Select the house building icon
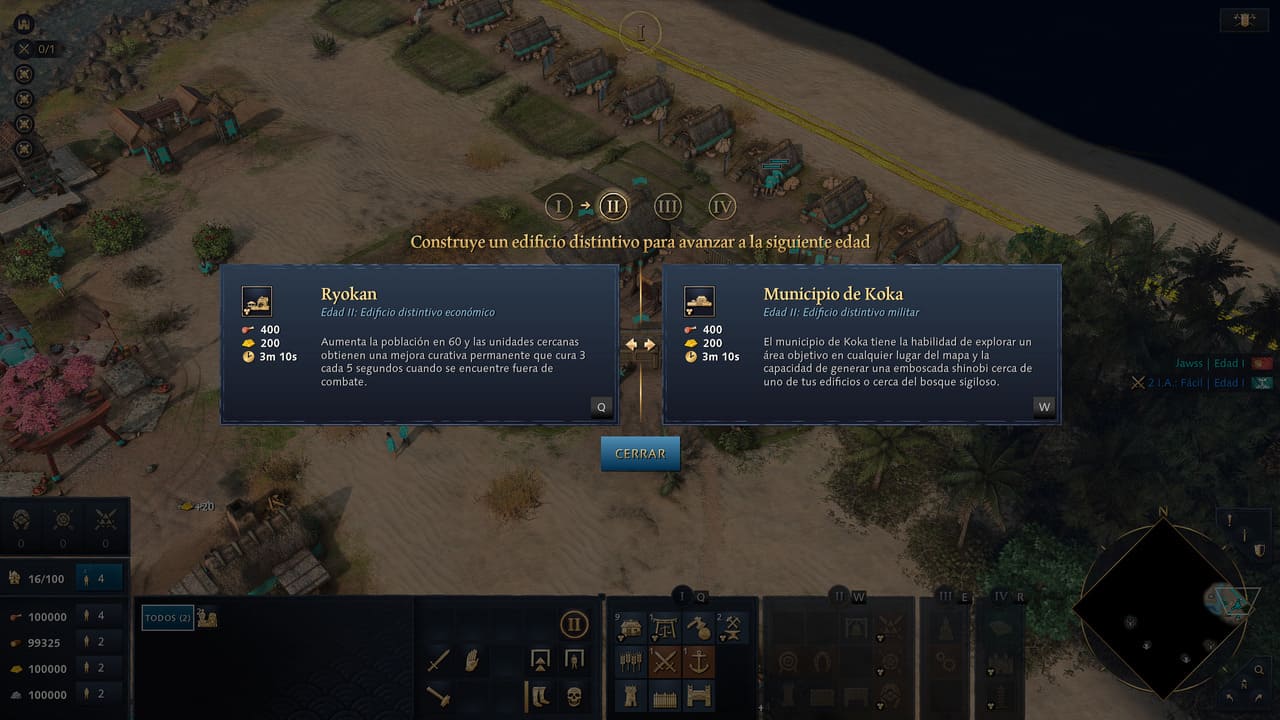Image resolution: width=1280 pixels, height=720 pixels. (x=631, y=627)
